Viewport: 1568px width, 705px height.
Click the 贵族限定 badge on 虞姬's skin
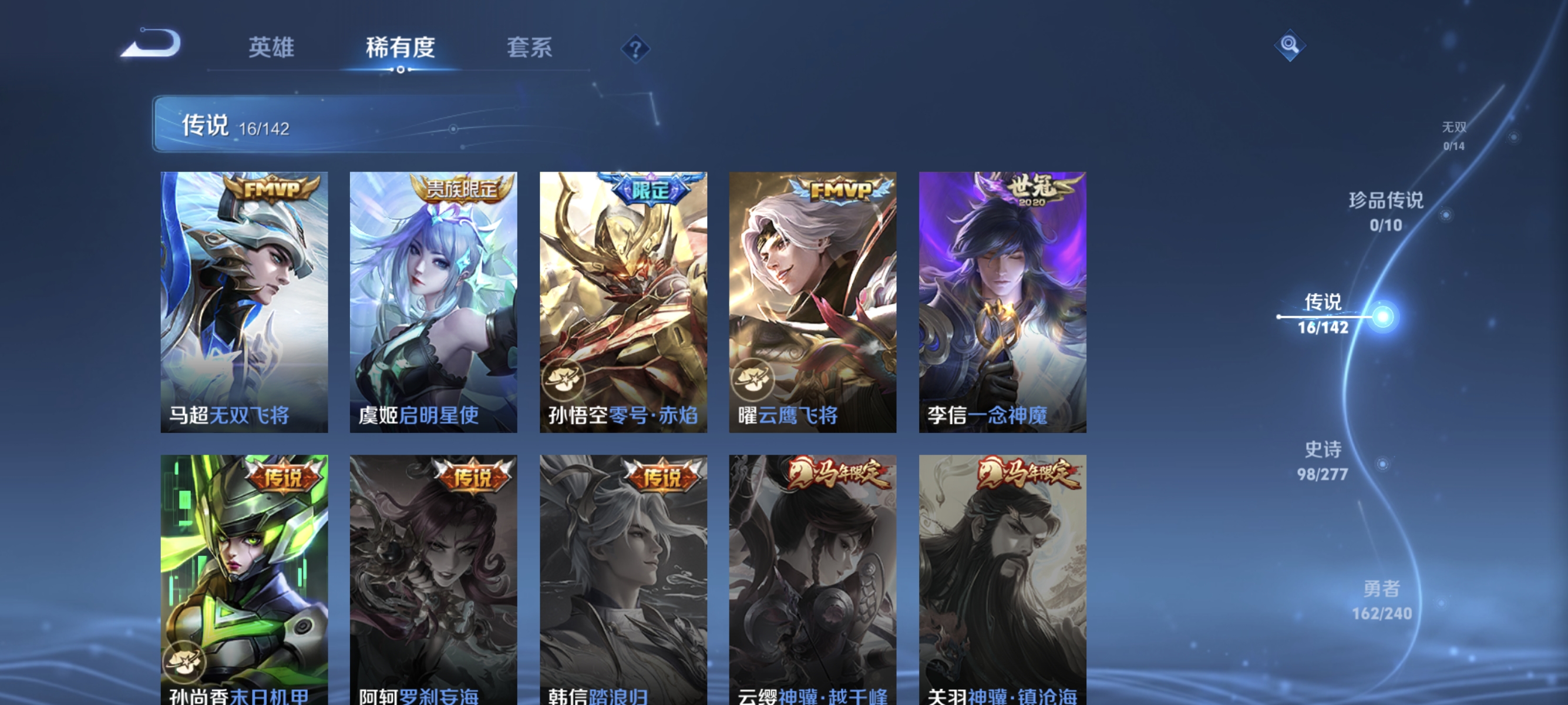[463, 189]
